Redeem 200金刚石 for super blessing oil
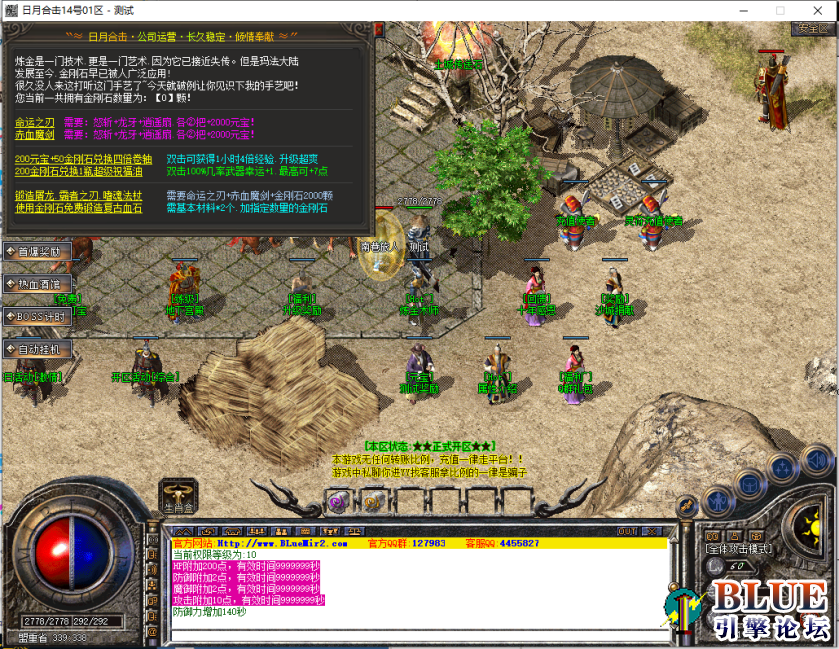The image size is (839, 649). 83,171
